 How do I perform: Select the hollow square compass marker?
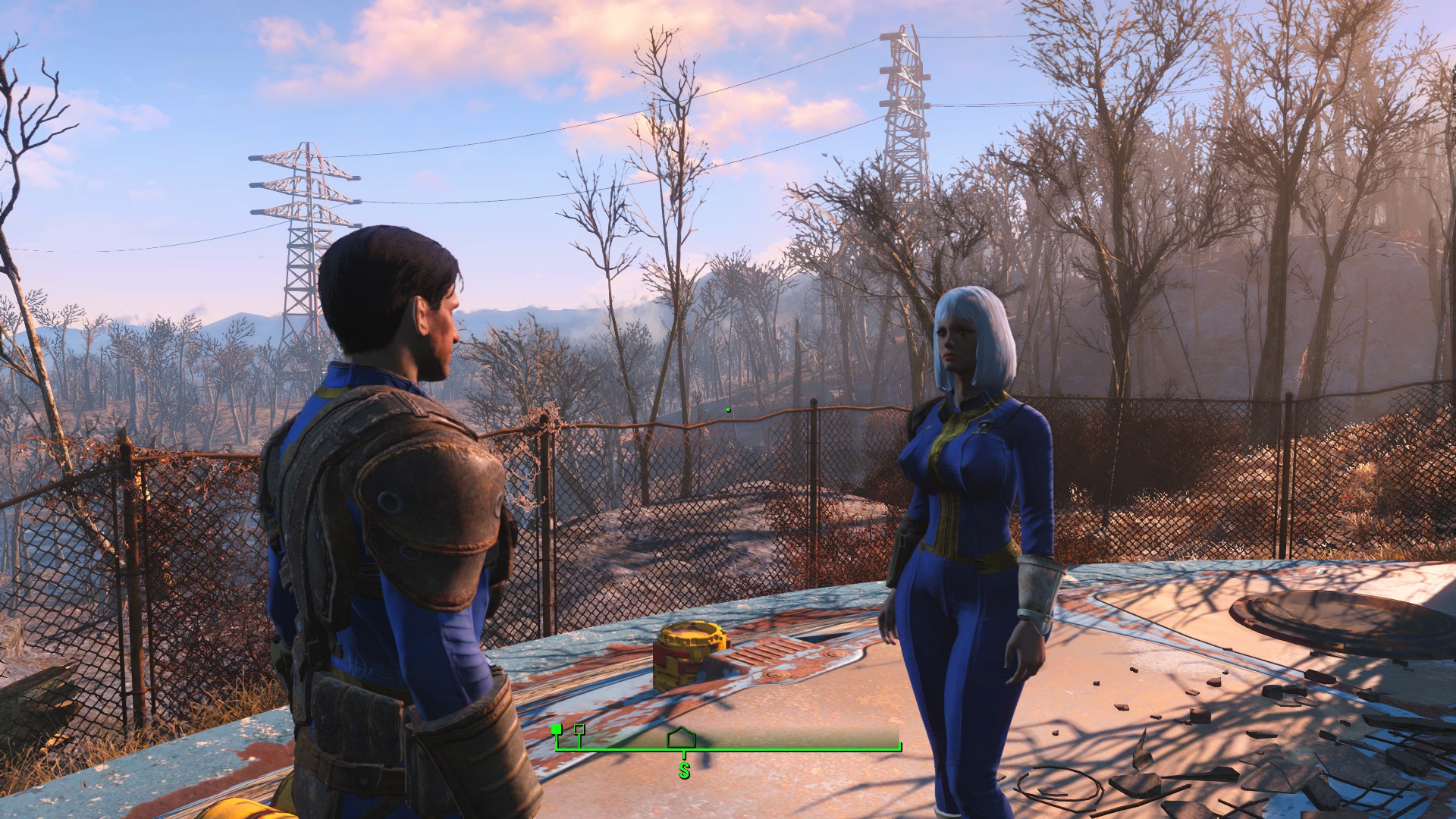[x=579, y=730]
